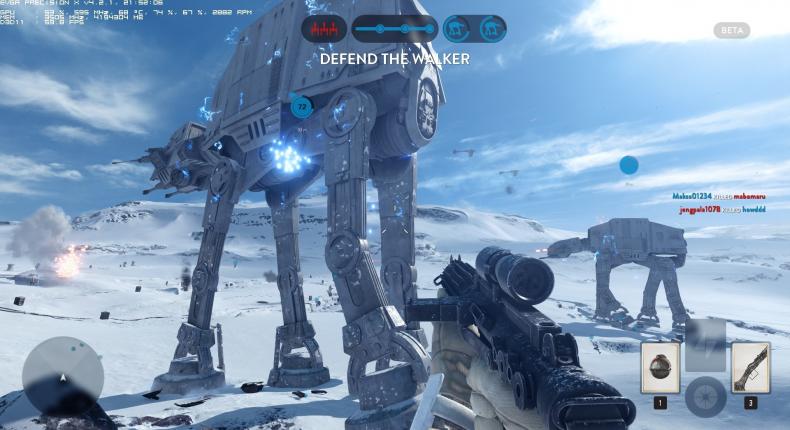This screenshot has height=430, width=790.
Task: Click the circular radar minimap
Action: pyautogui.click(x=62, y=377)
